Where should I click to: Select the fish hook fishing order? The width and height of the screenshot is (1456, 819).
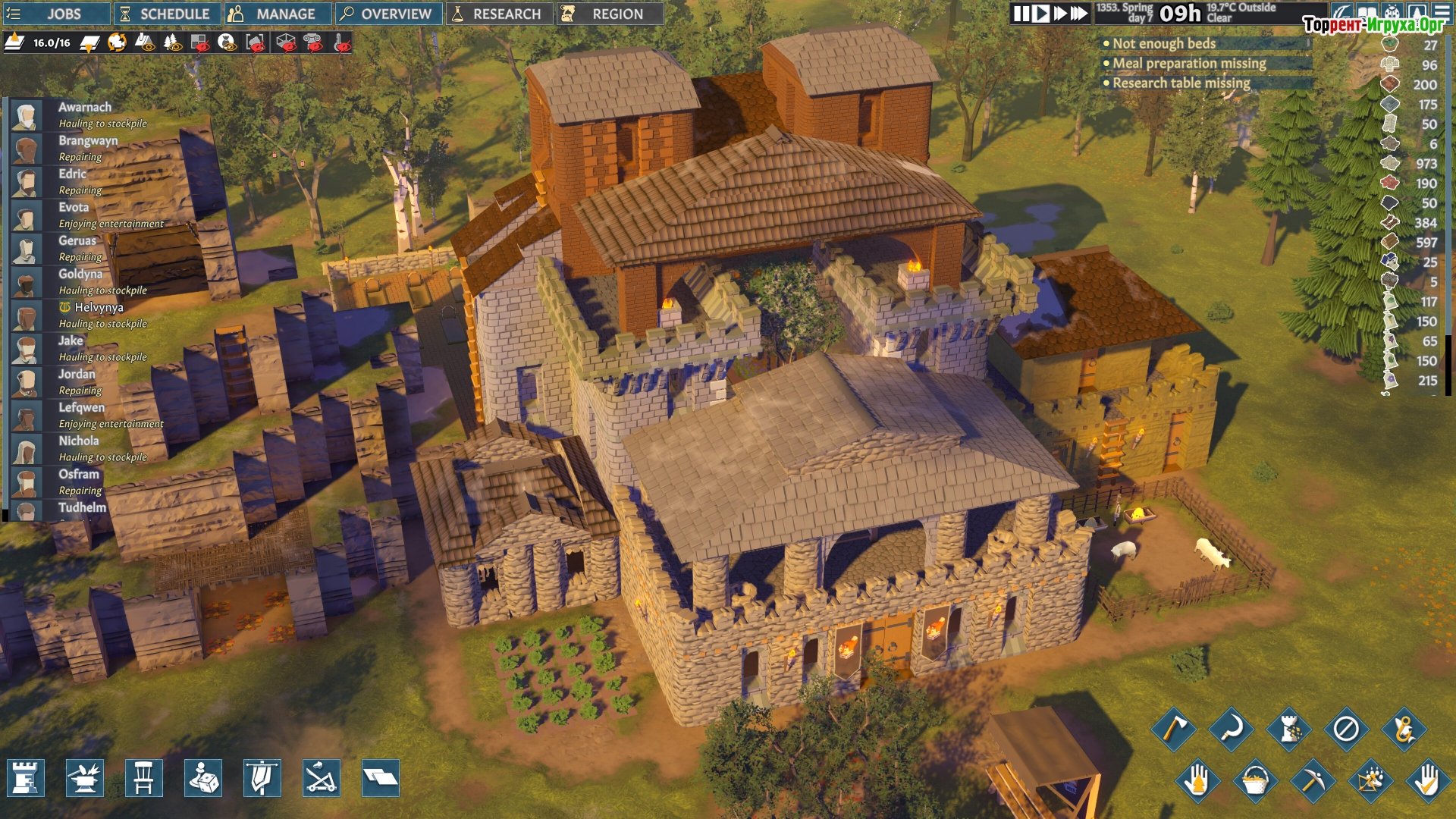pos(1404,730)
